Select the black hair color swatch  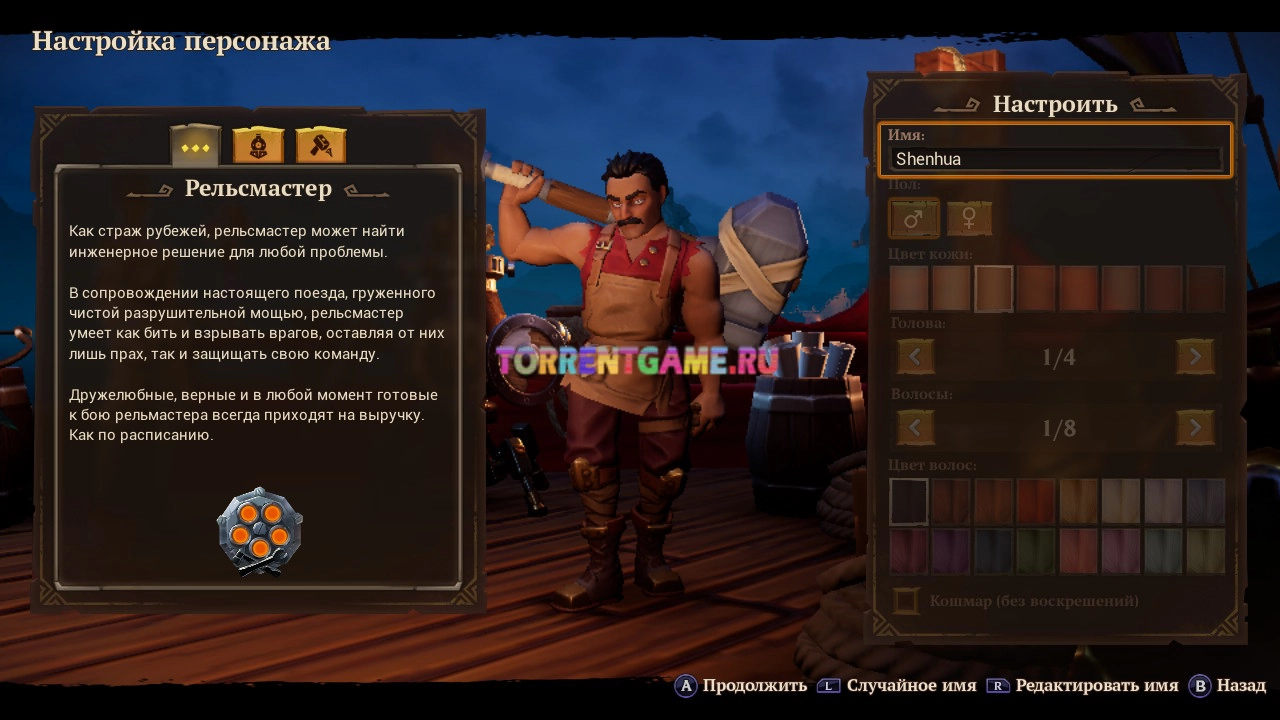pos(909,501)
